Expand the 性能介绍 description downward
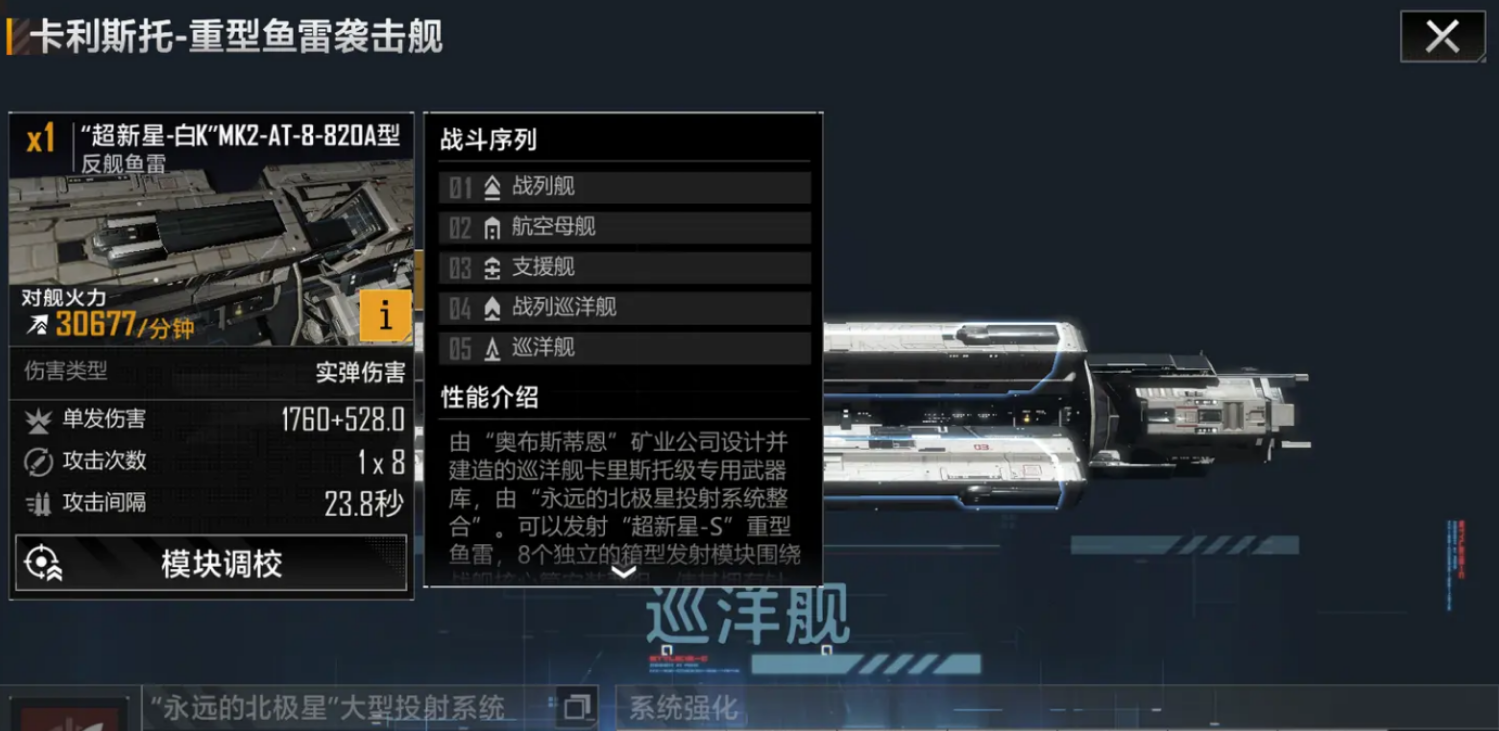Image resolution: width=1499 pixels, height=731 pixels. [623, 572]
